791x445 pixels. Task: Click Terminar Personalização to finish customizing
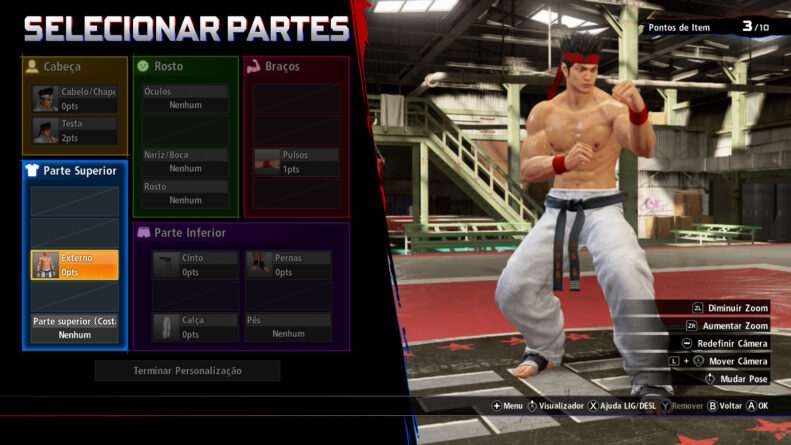point(187,371)
